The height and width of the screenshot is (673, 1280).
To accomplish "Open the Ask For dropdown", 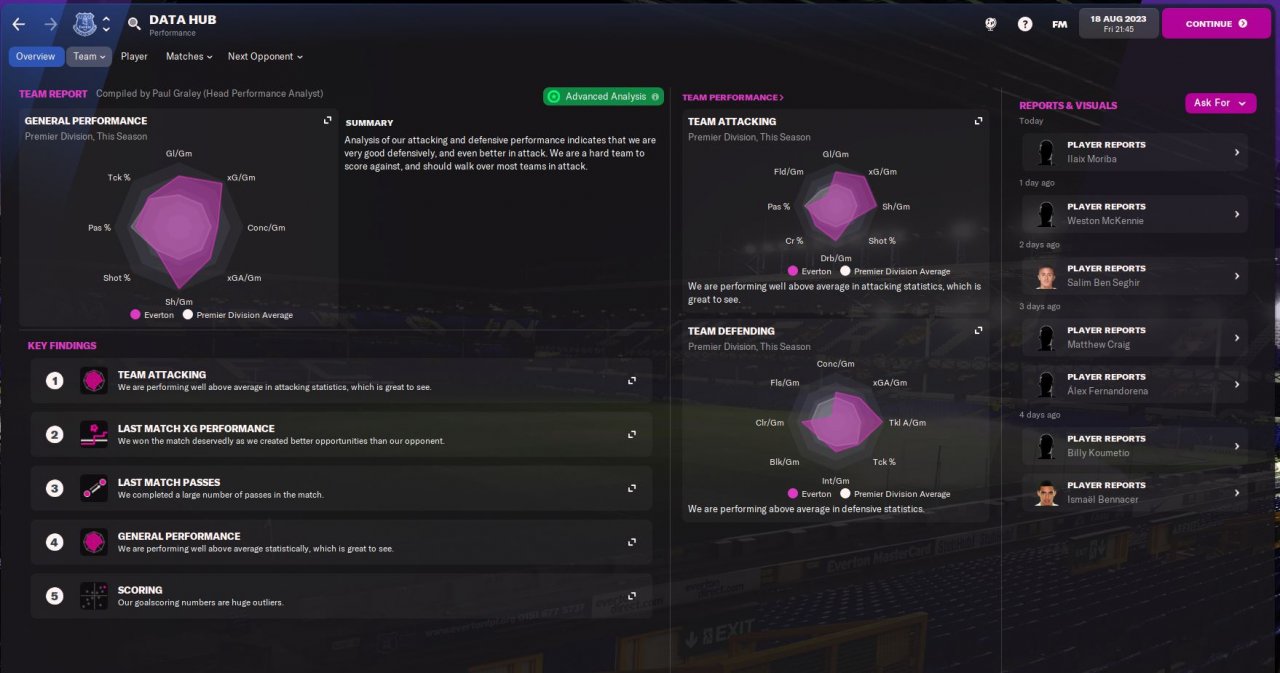I will pos(1220,103).
